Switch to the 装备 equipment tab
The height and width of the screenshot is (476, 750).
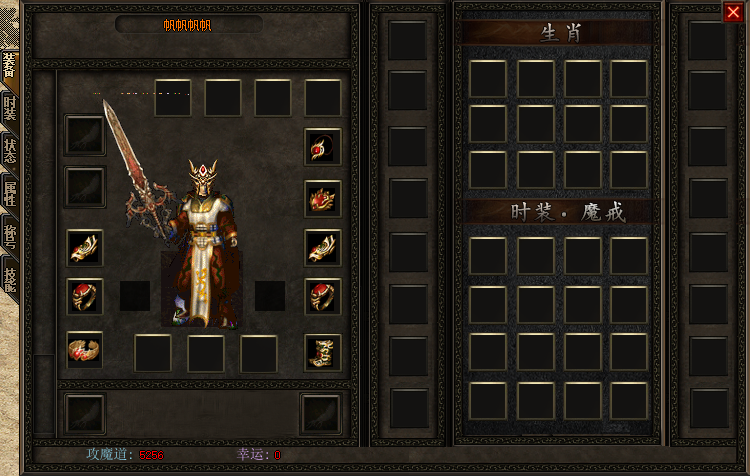coord(10,68)
